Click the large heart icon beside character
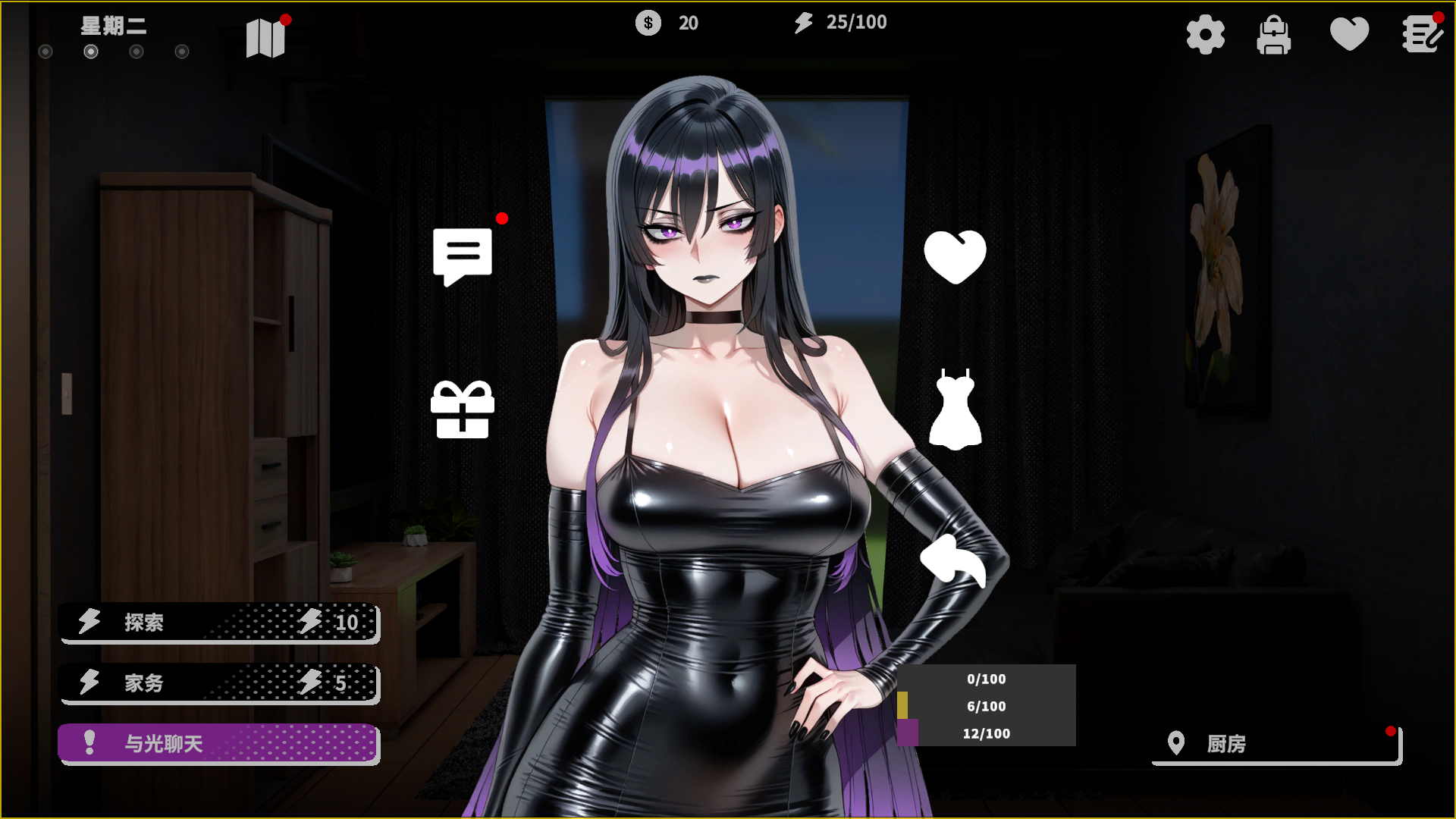 click(955, 257)
